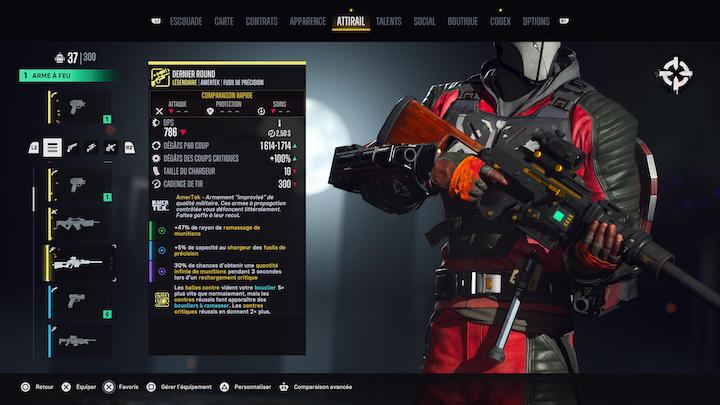Show the Talents tab

(x=389, y=21)
